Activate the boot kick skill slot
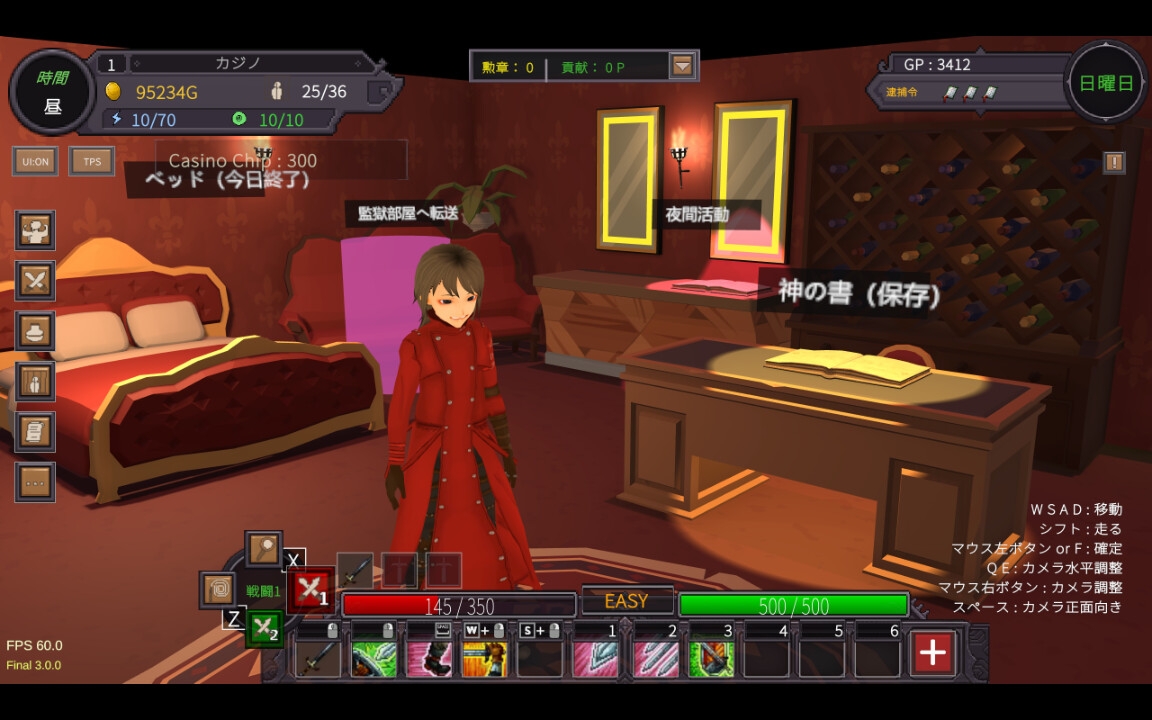The height and width of the screenshot is (720, 1152). click(429, 659)
